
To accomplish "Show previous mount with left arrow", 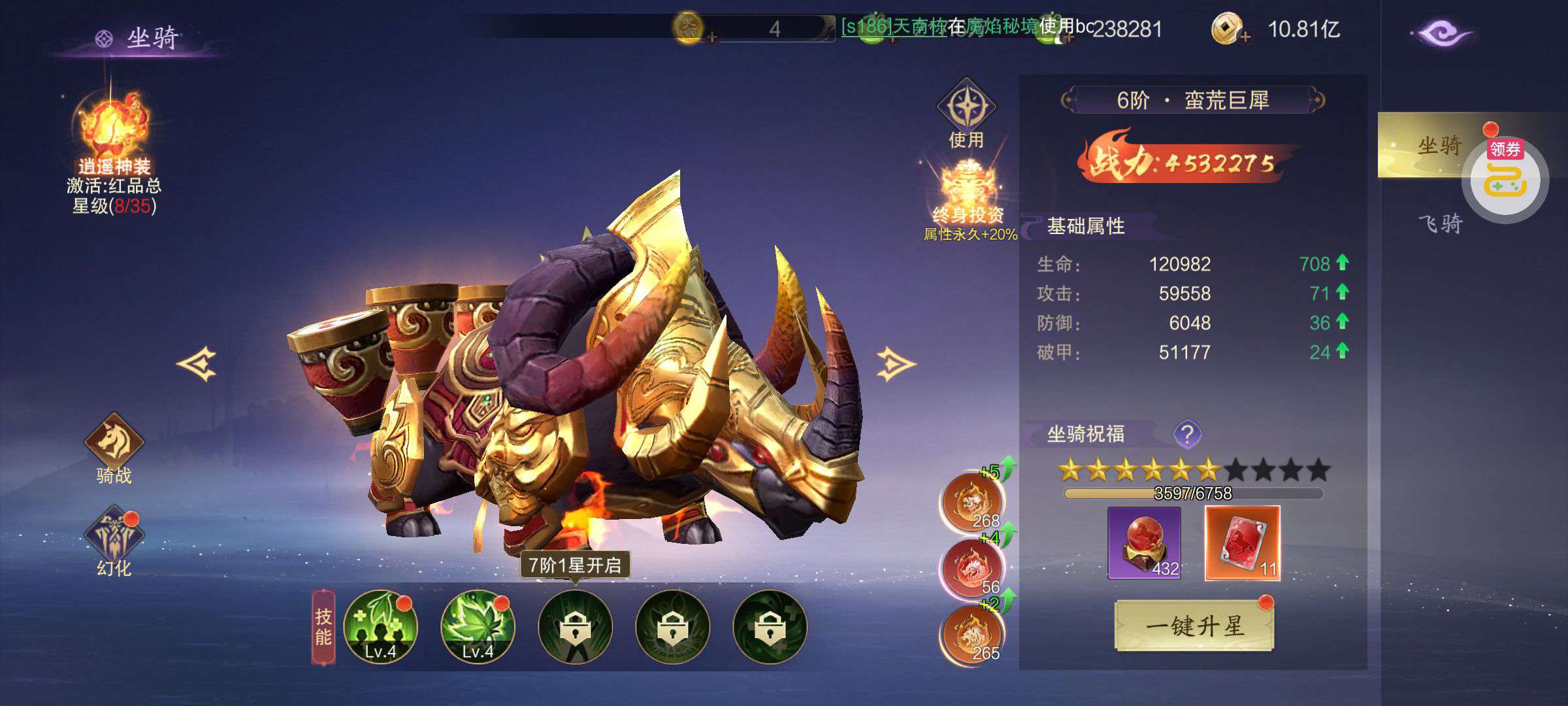I will click(x=197, y=363).
